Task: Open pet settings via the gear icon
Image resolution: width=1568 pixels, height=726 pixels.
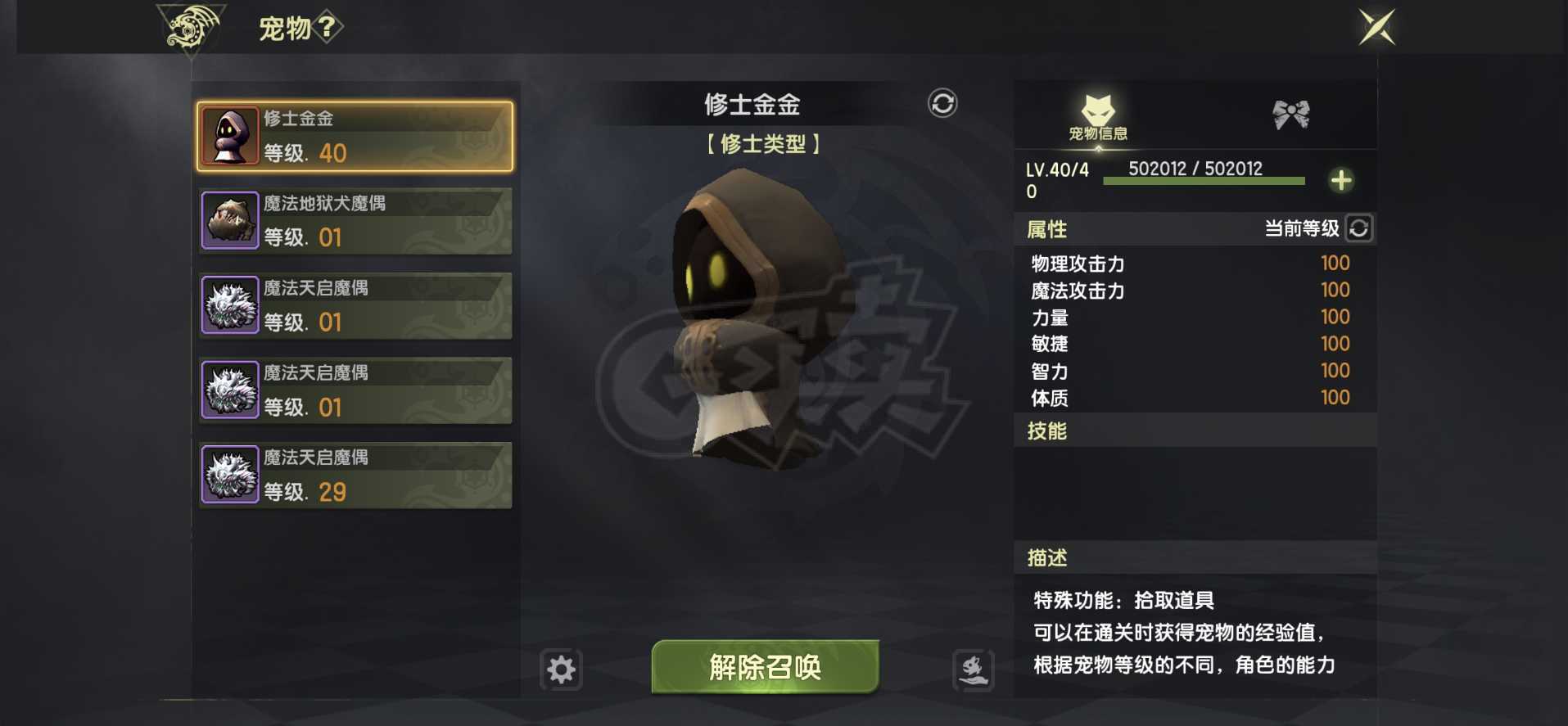Action: point(562,669)
